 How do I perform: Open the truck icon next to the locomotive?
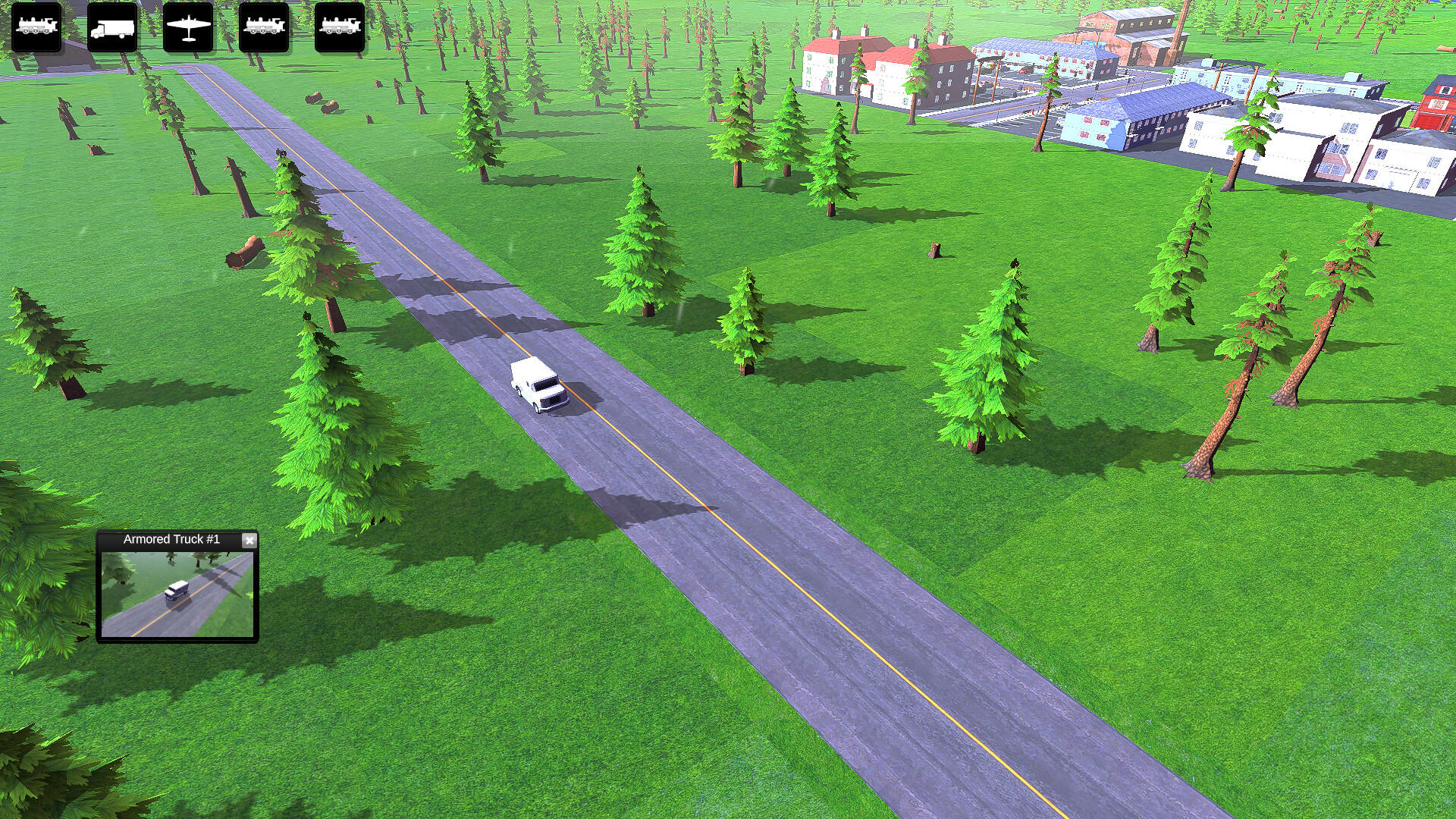pos(112,28)
